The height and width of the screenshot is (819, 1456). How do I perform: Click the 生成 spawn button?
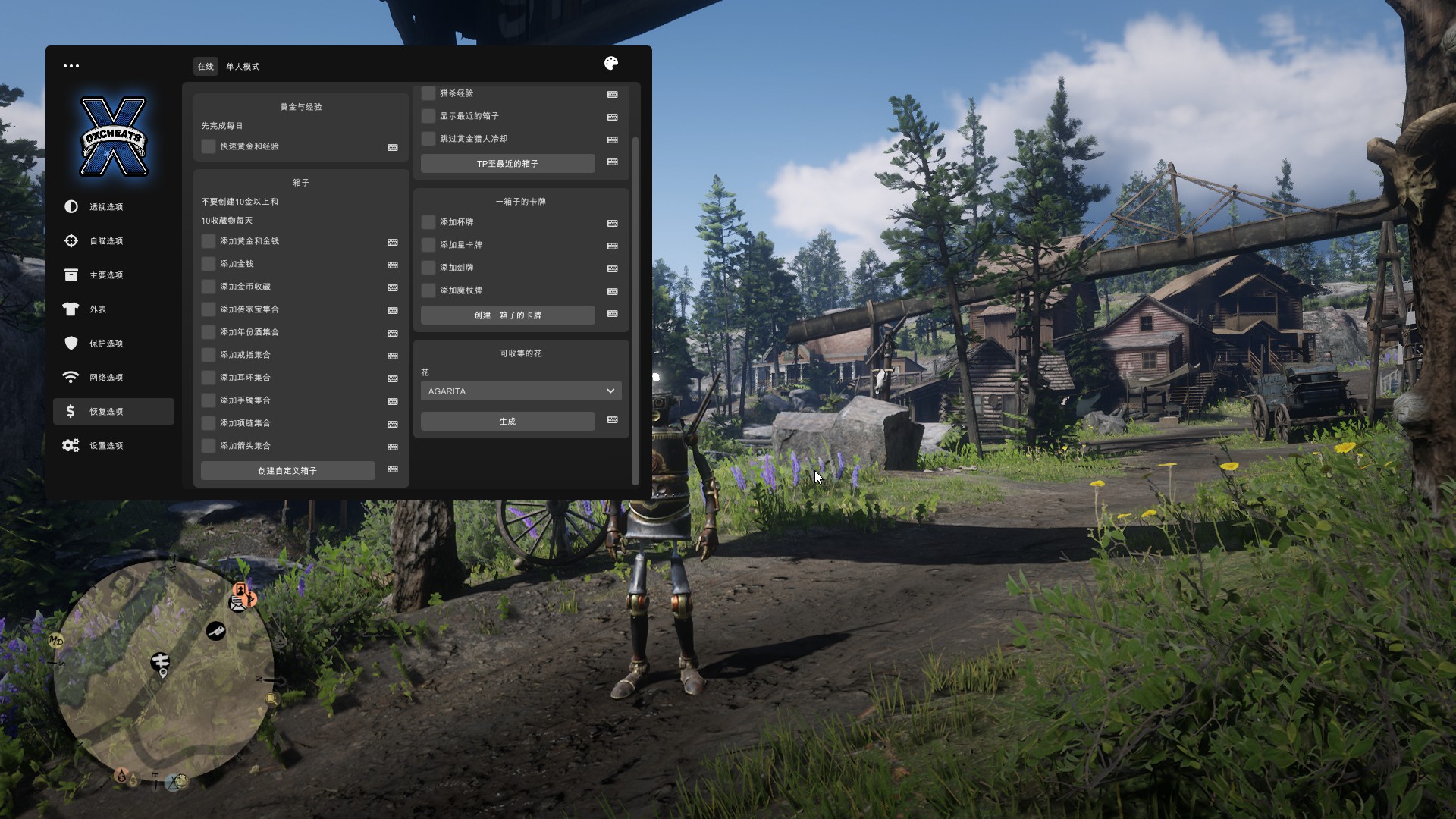point(507,422)
